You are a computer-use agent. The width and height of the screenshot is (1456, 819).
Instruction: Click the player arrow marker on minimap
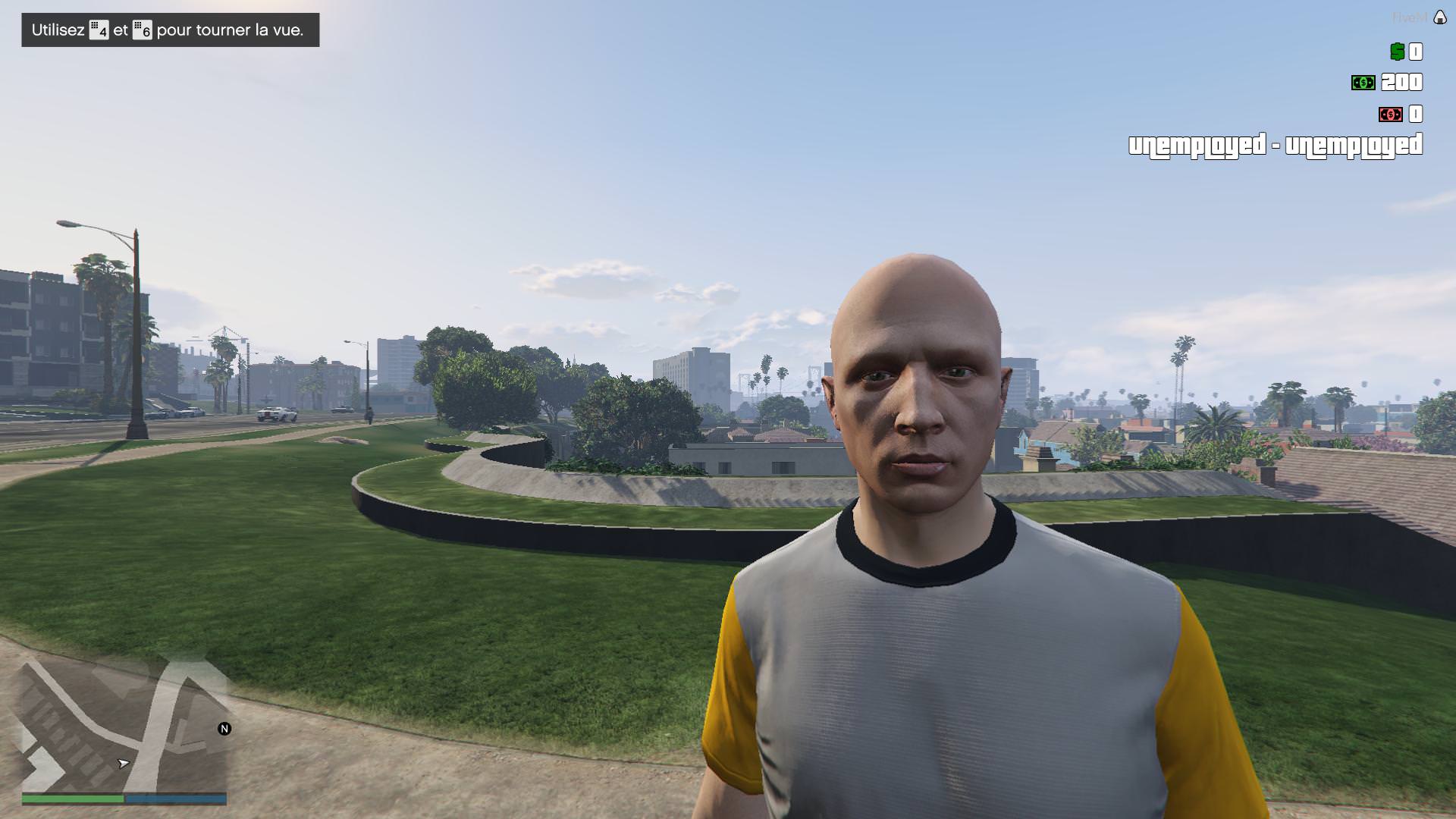[x=124, y=764]
